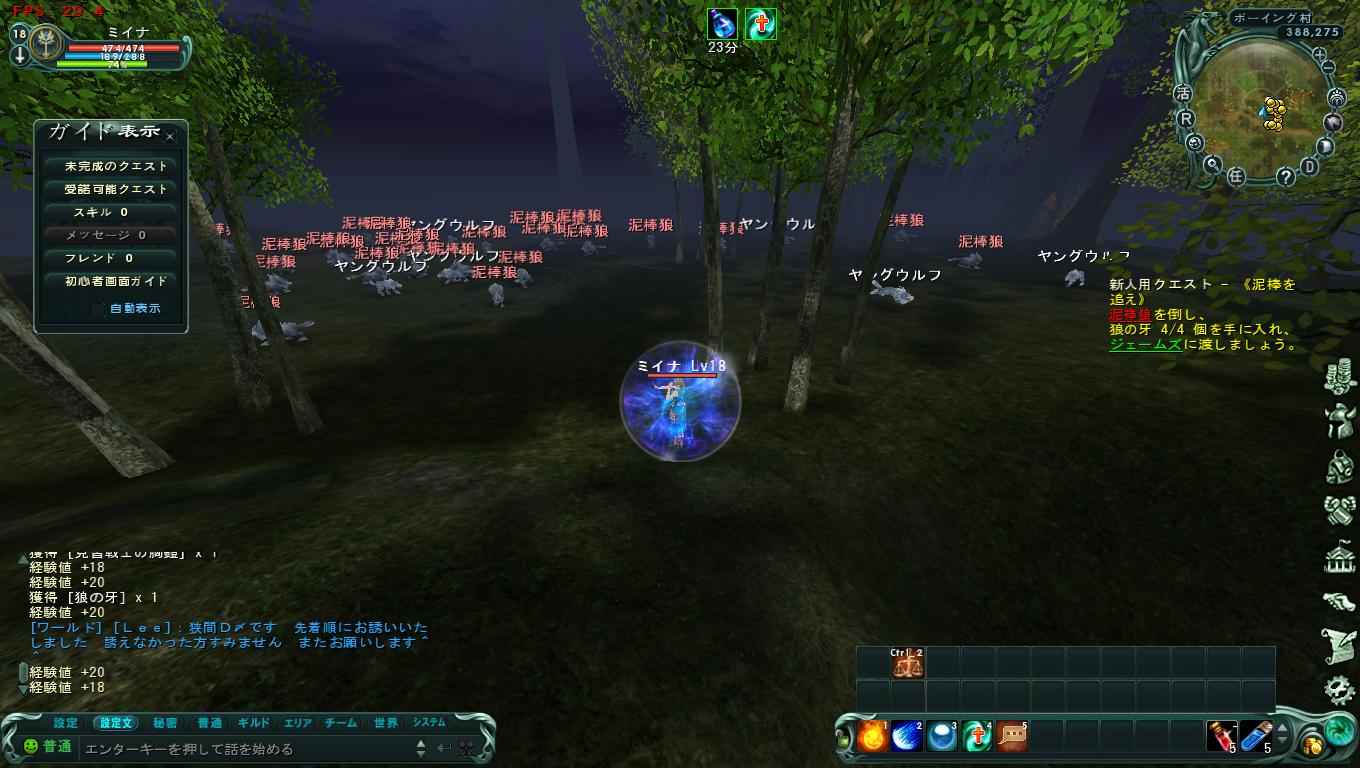This screenshot has height=768, width=1360.
Task: Click the minimap question mark help button
Action: click(x=1286, y=177)
